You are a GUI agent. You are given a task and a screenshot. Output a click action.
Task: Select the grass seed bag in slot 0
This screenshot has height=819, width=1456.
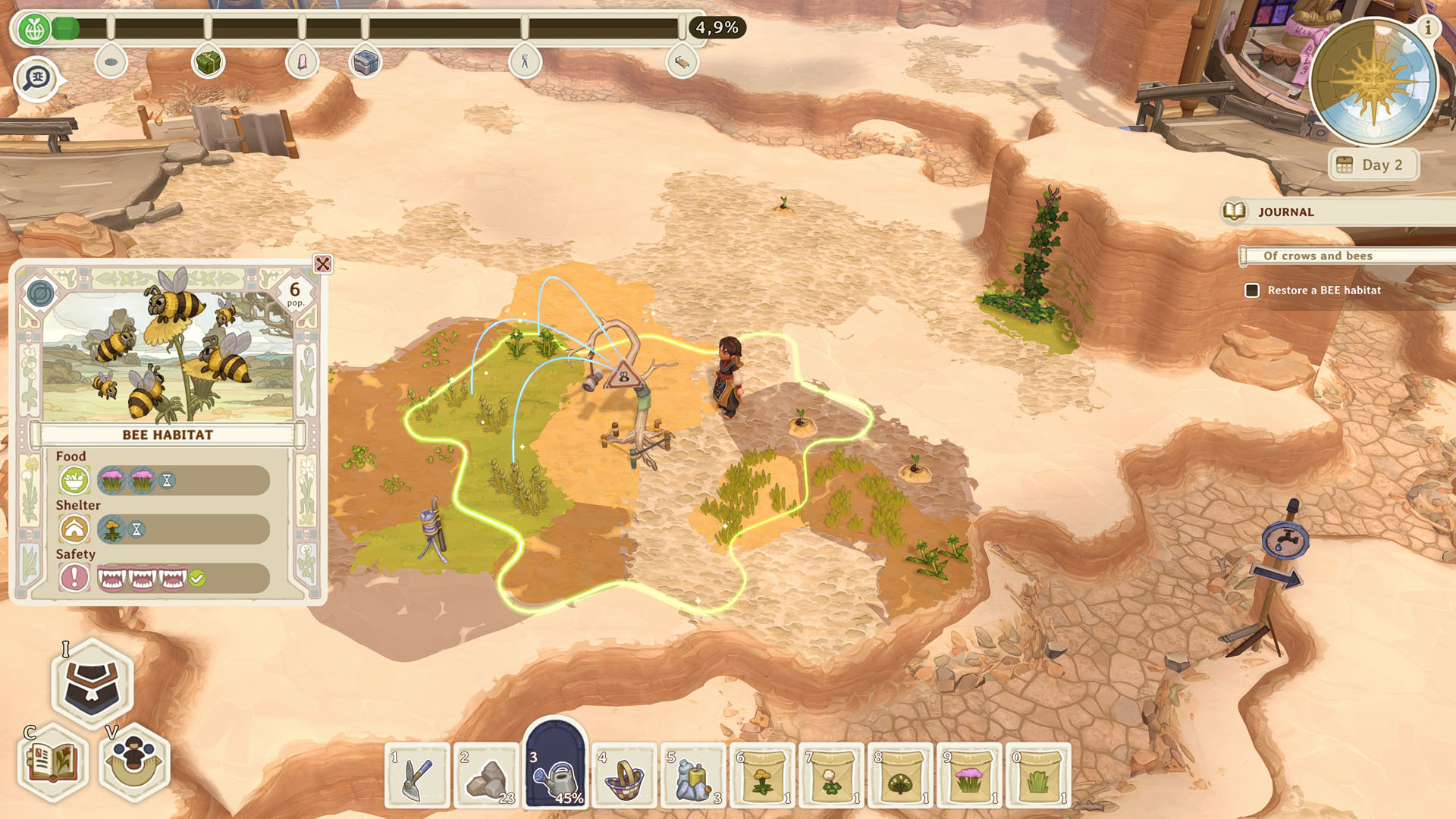tap(1039, 778)
